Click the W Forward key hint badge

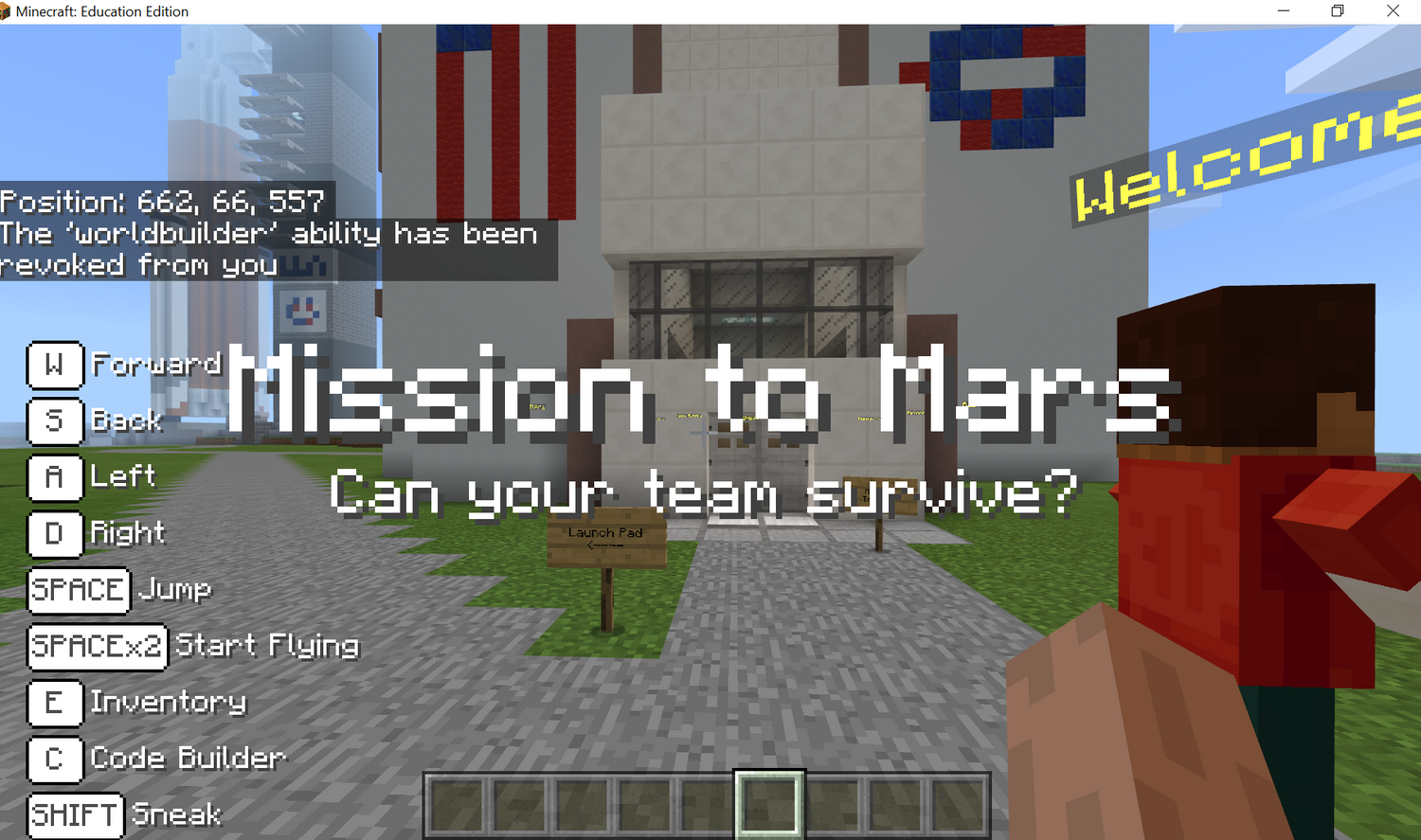coord(55,366)
